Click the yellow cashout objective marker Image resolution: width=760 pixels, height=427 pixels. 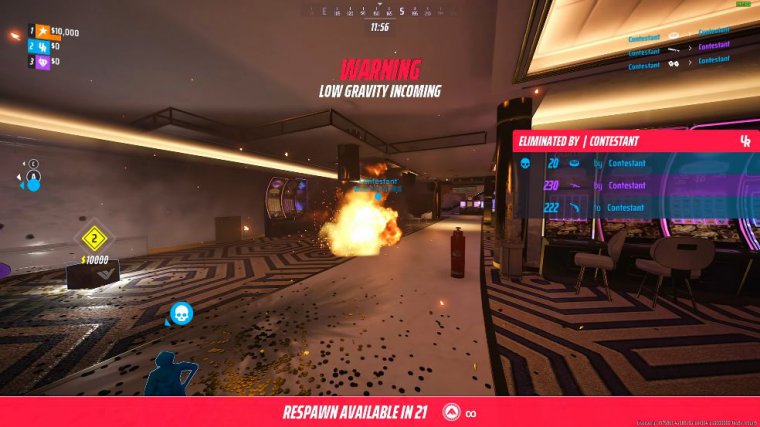[x=94, y=238]
